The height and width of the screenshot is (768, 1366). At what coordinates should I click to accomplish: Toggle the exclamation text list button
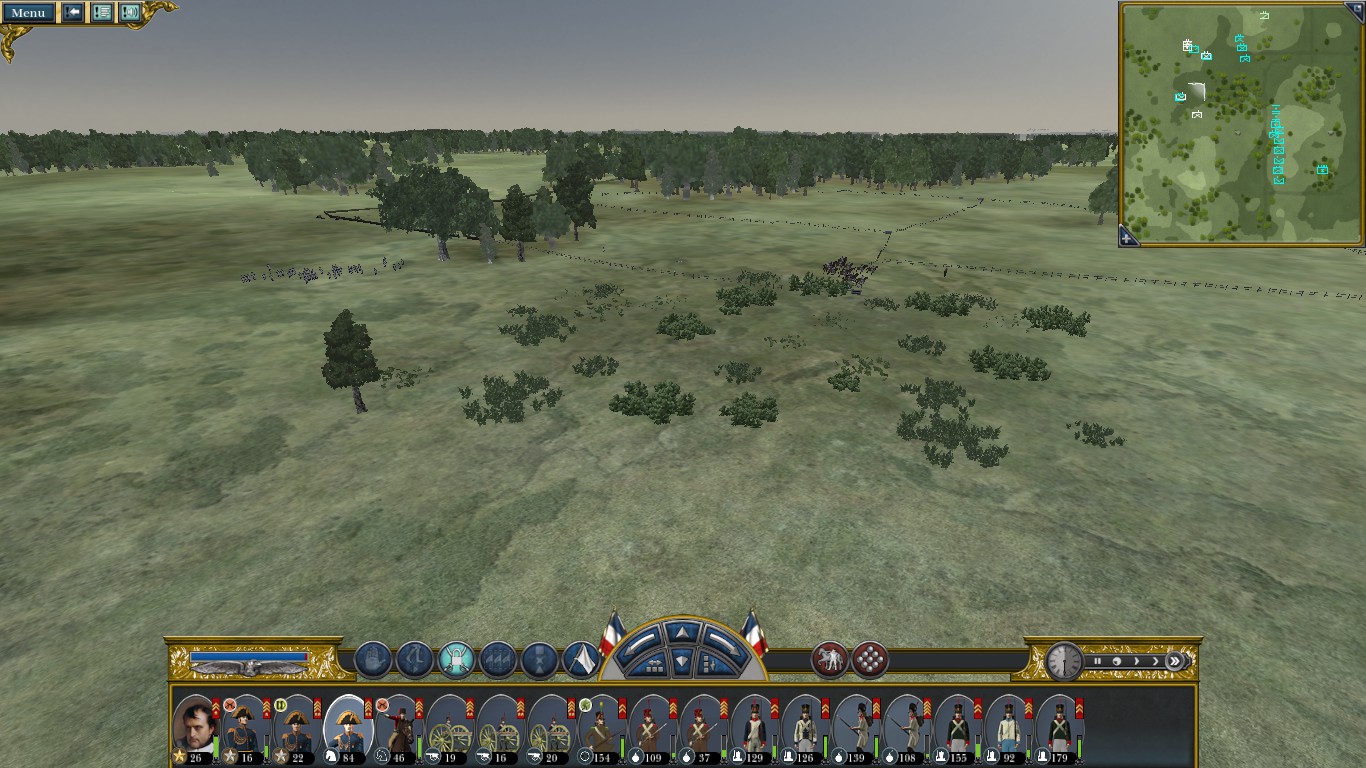[101, 13]
